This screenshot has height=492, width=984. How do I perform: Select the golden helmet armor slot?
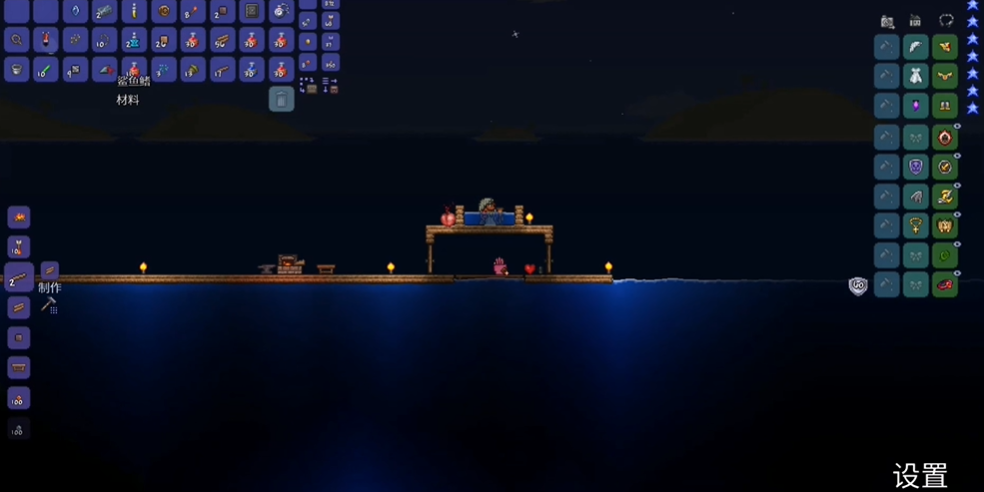944,47
